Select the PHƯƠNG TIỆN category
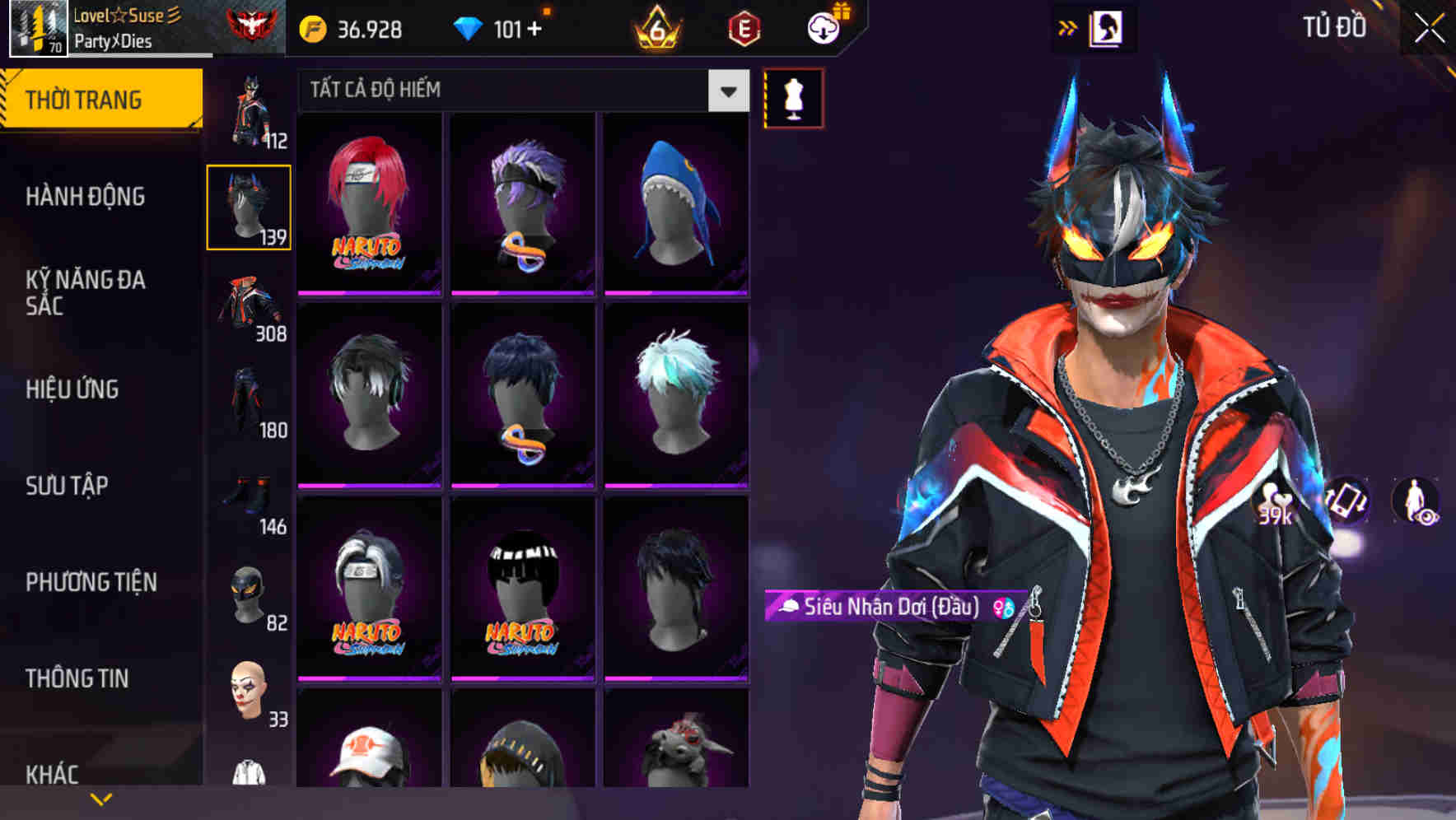 pyautogui.click(x=91, y=582)
